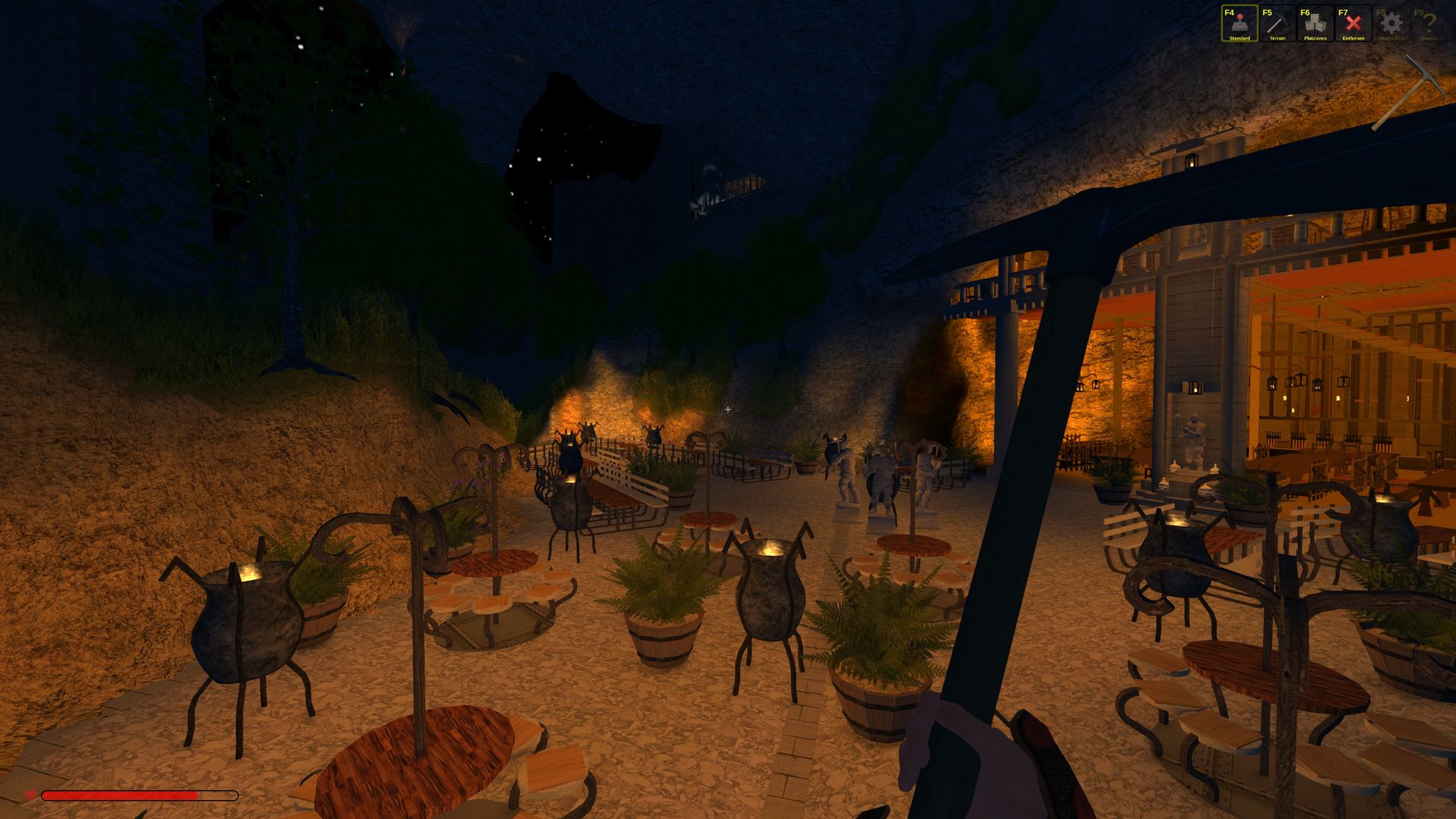Select the Standard joystick mode
This screenshot has width=1456, height=819.
(1239, 24)
